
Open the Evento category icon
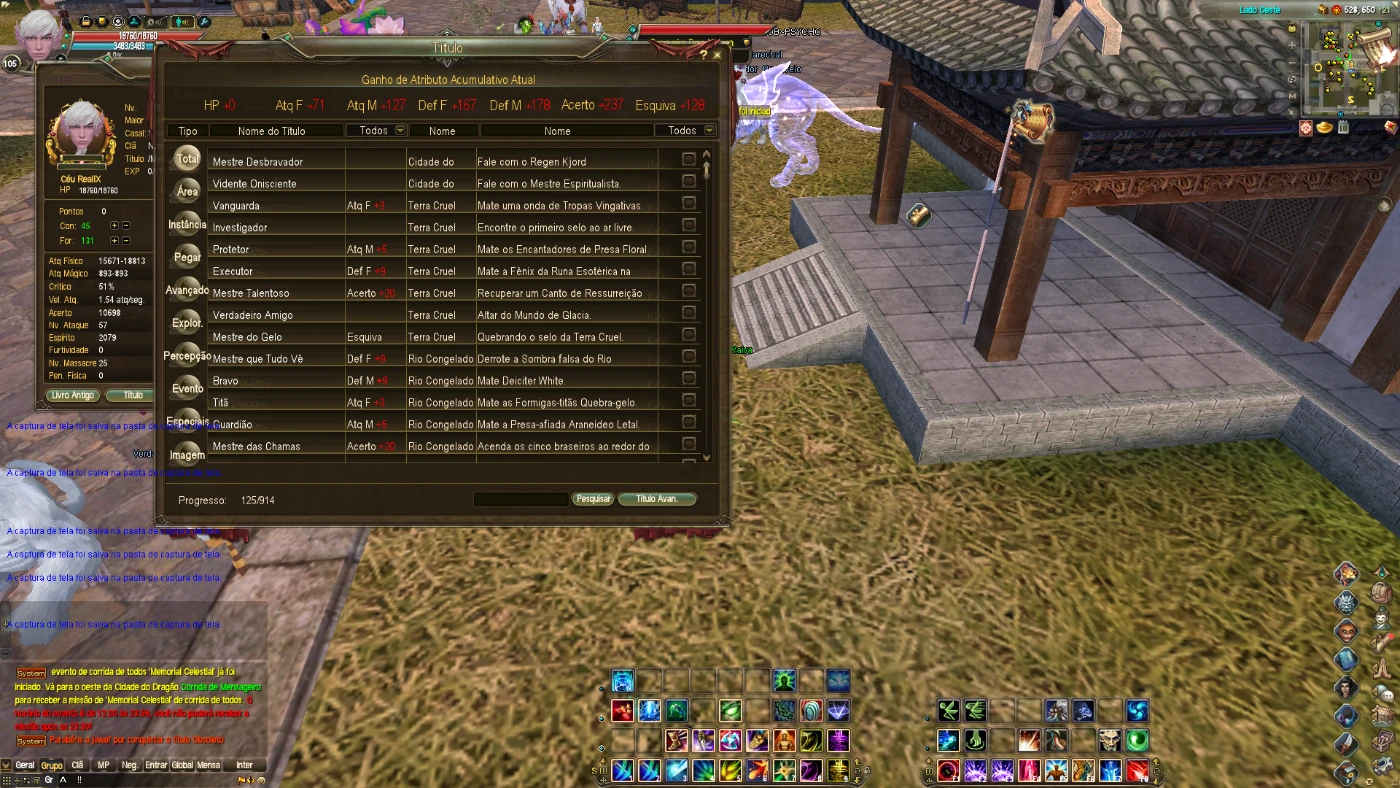186,389
